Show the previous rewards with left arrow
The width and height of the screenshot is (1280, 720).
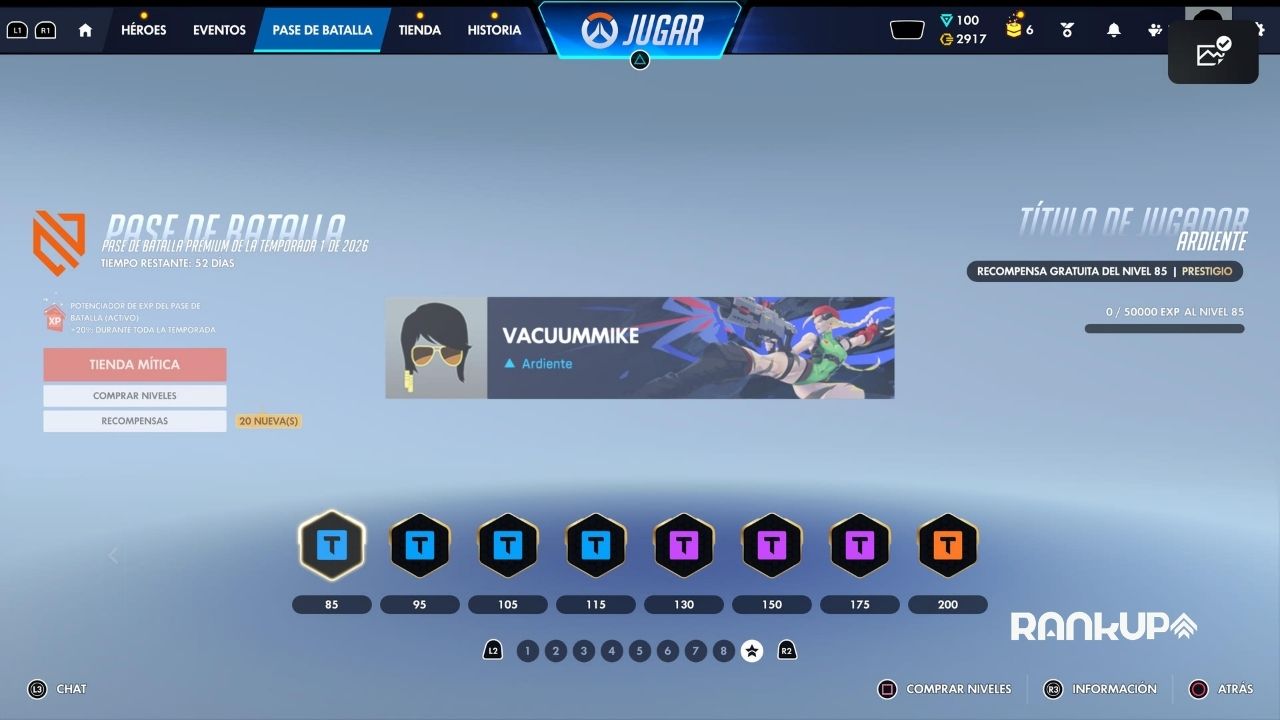pos(113,555)
